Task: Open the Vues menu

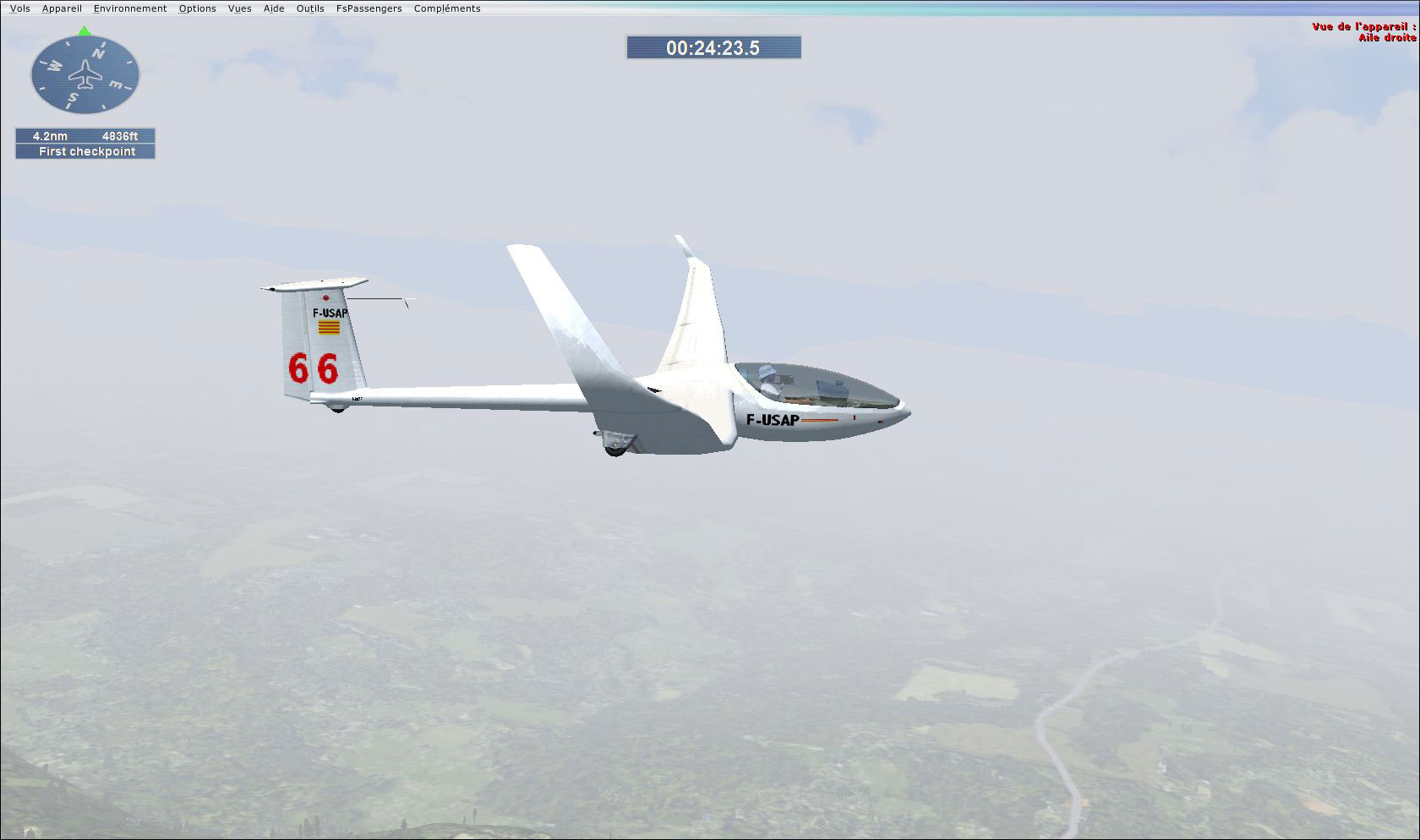Action: click(240, 8)
